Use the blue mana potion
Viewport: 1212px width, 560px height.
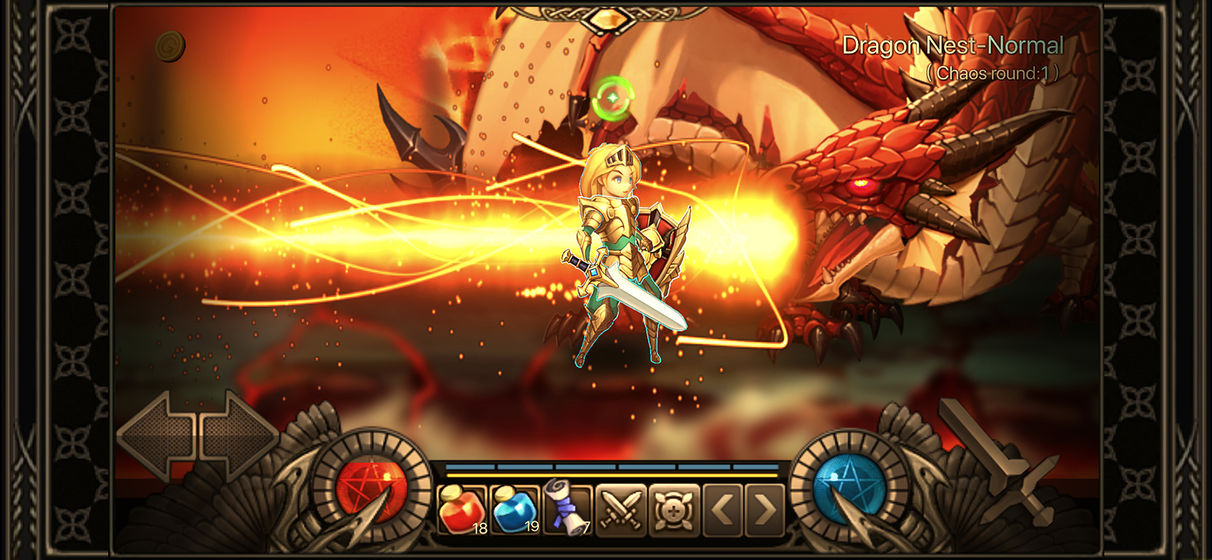515,509
